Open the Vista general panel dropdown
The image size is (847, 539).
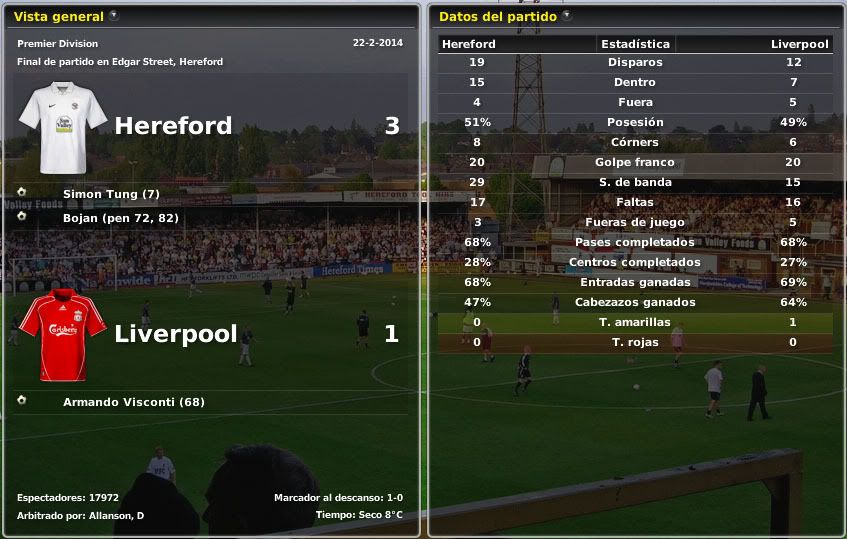pyautogui.click(x=114, y=16)
